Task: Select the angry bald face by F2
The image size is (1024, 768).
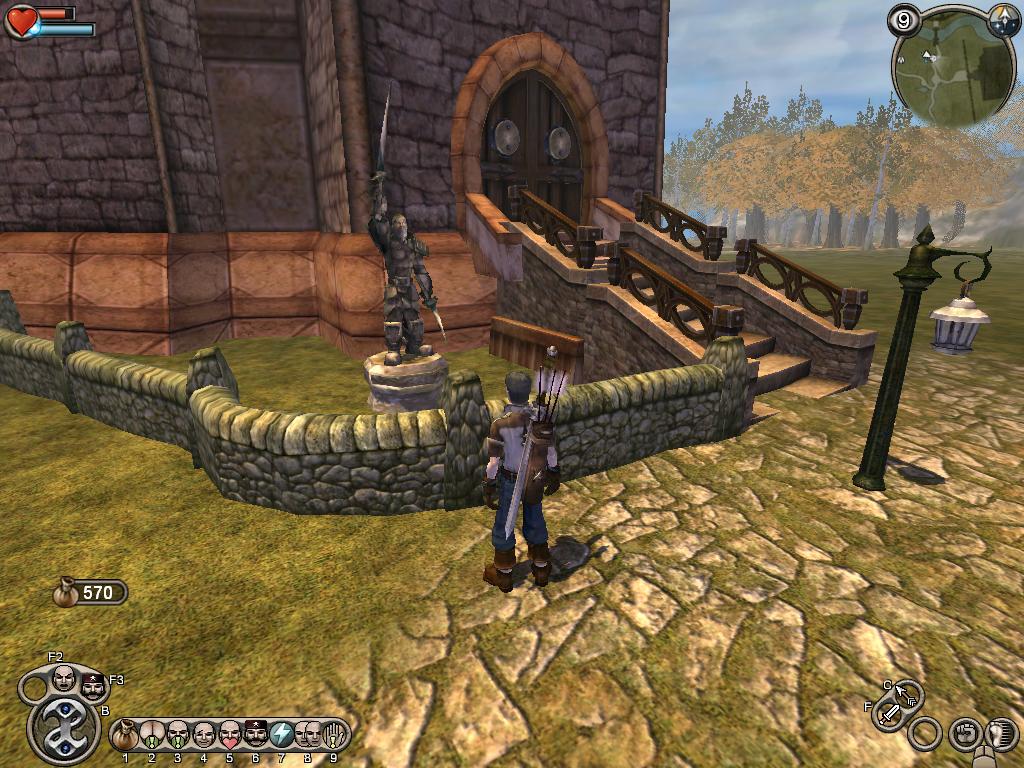Action: click(x=63, y=679)
